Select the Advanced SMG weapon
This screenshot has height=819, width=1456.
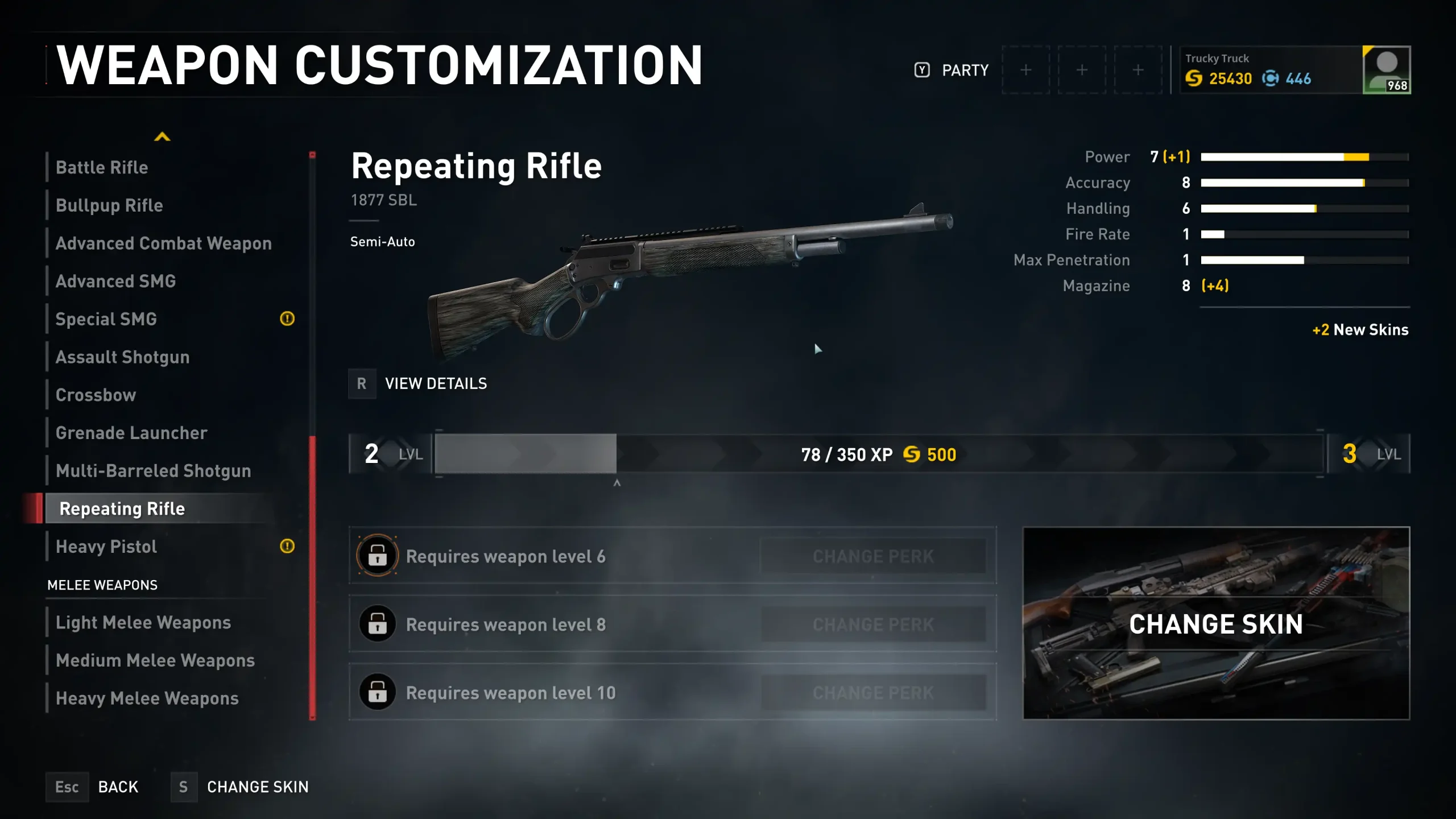[x=116, y=282]
